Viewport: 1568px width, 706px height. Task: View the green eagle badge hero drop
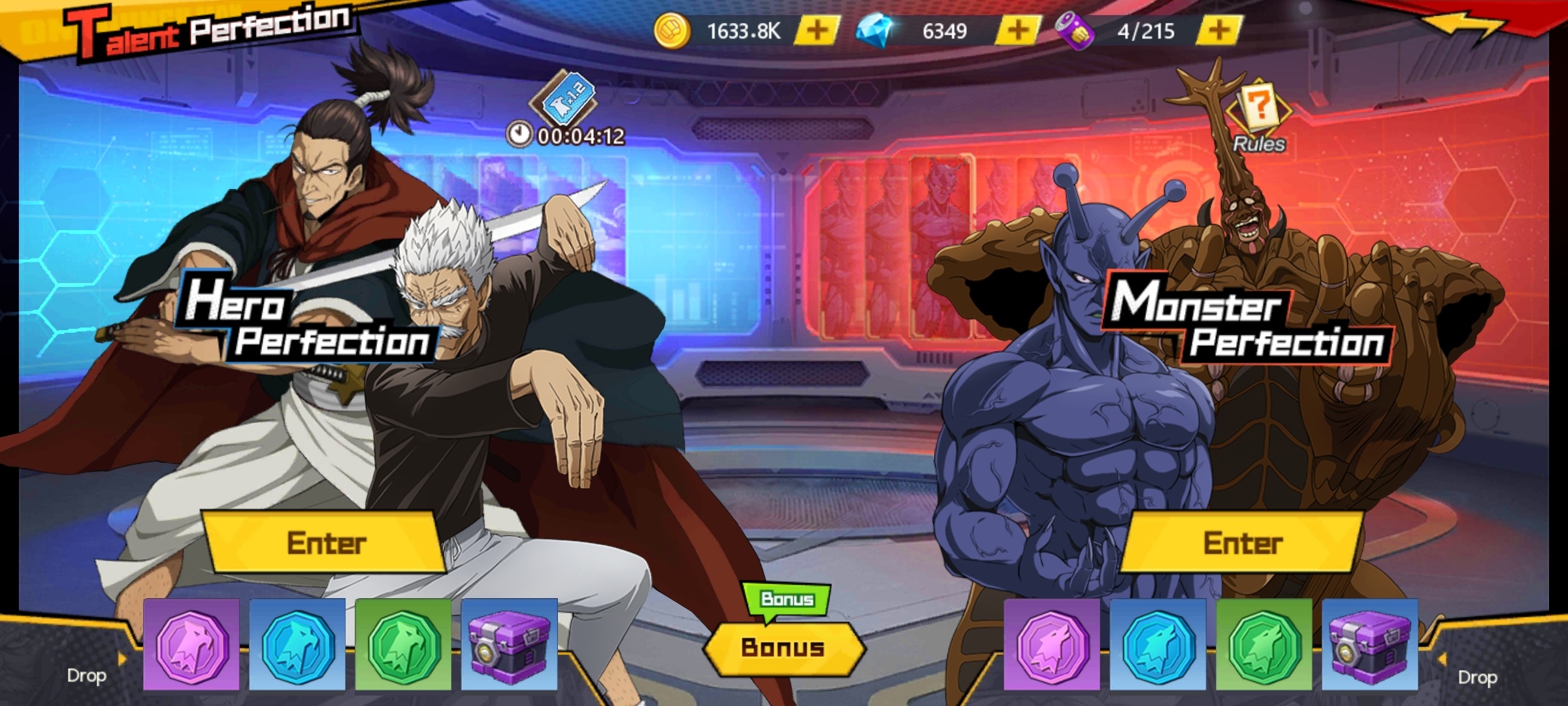(403, 645)
